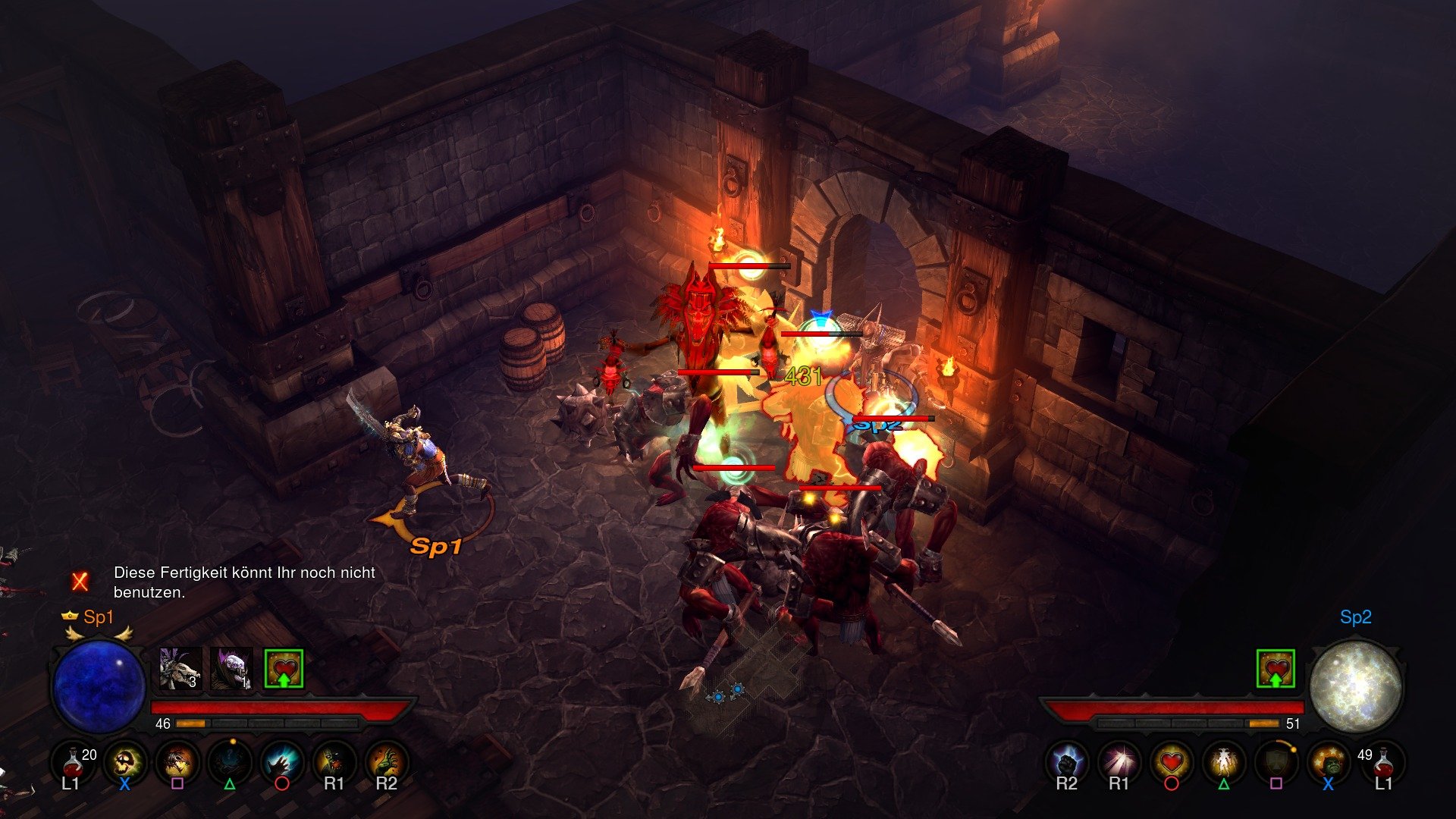Select Sp1's health potion on the L1 slot
Viewport: 1456px width, 819px height.
coord(74,762)
